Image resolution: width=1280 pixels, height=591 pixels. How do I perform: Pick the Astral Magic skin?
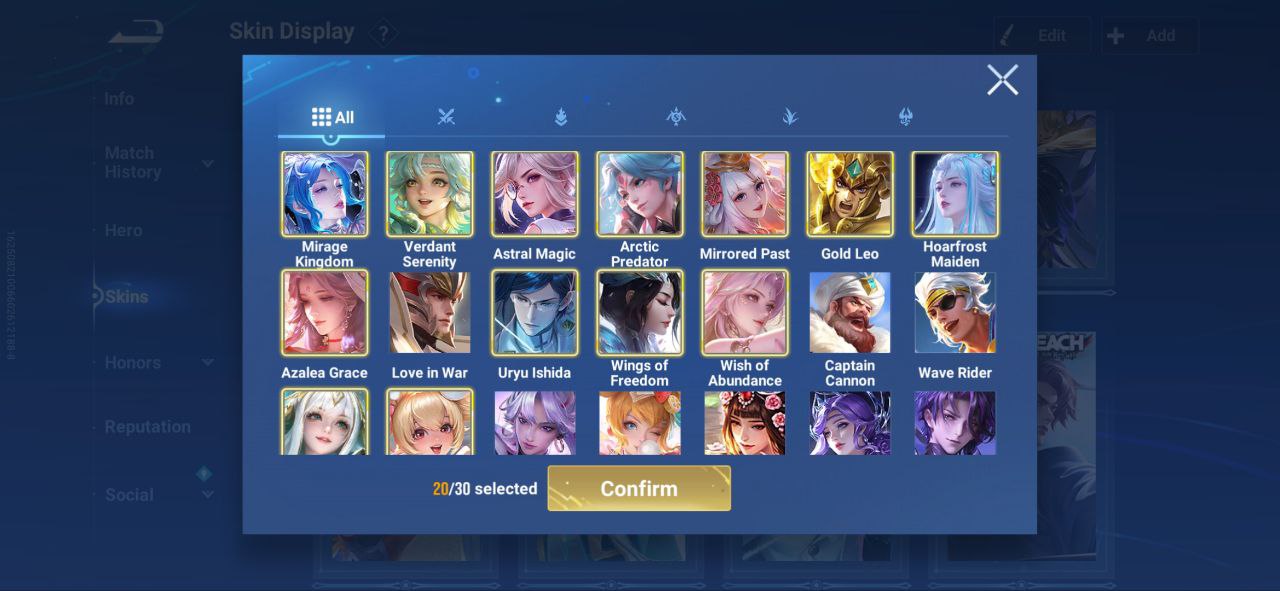tap(535, 194)
